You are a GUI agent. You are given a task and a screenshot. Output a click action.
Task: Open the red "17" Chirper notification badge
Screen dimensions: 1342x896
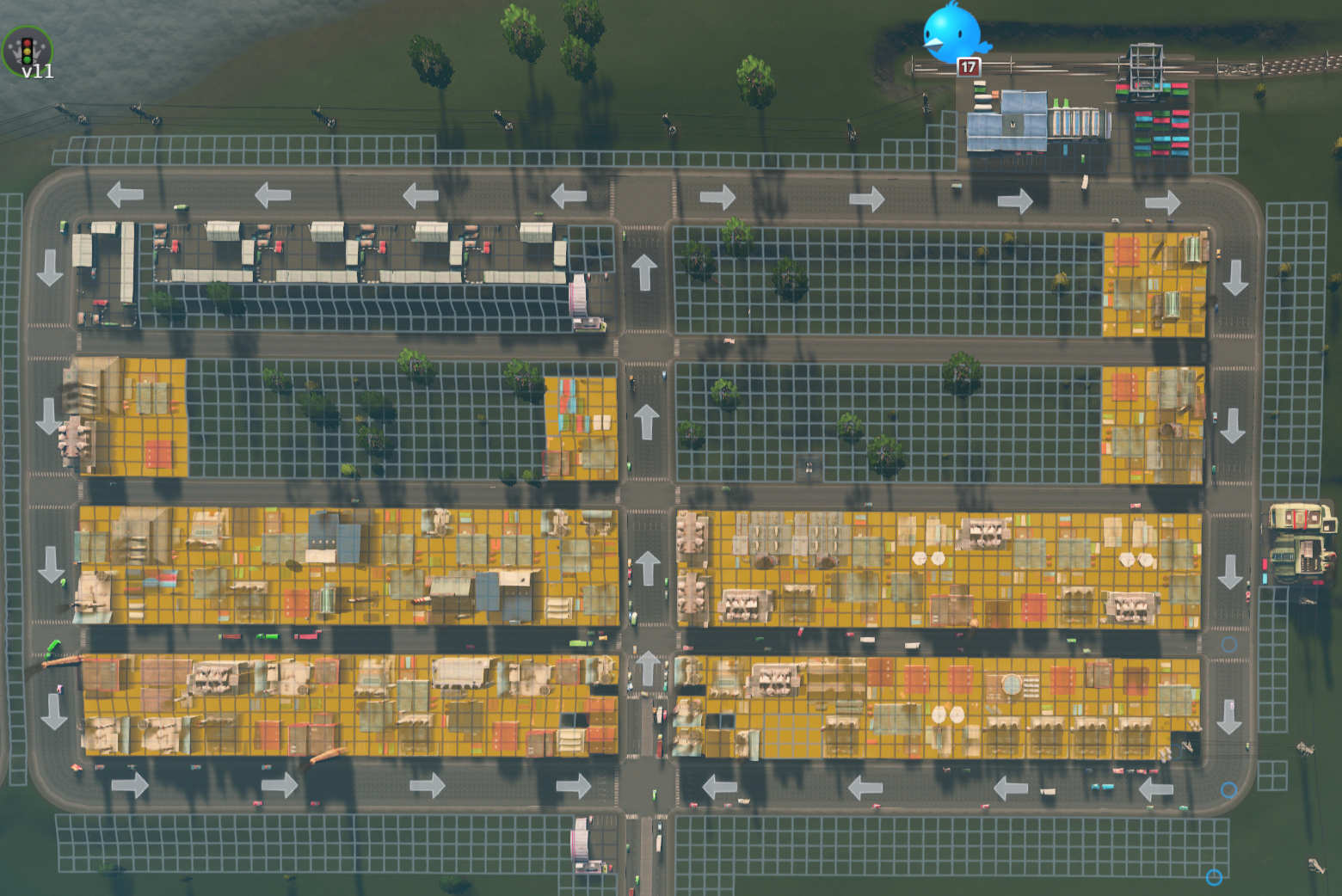click(967, 65)
